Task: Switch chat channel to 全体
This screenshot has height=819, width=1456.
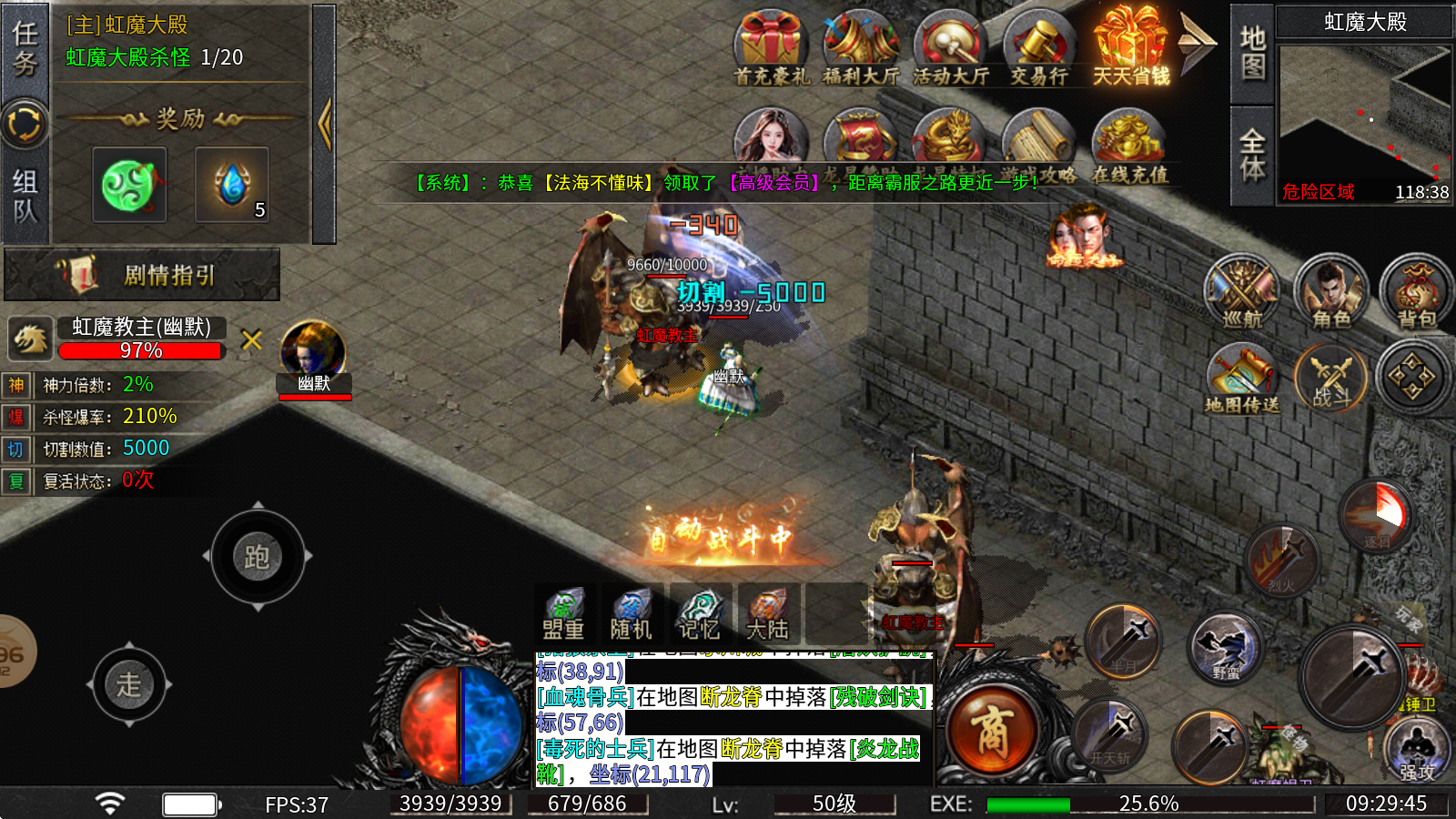Action: 1252,155
